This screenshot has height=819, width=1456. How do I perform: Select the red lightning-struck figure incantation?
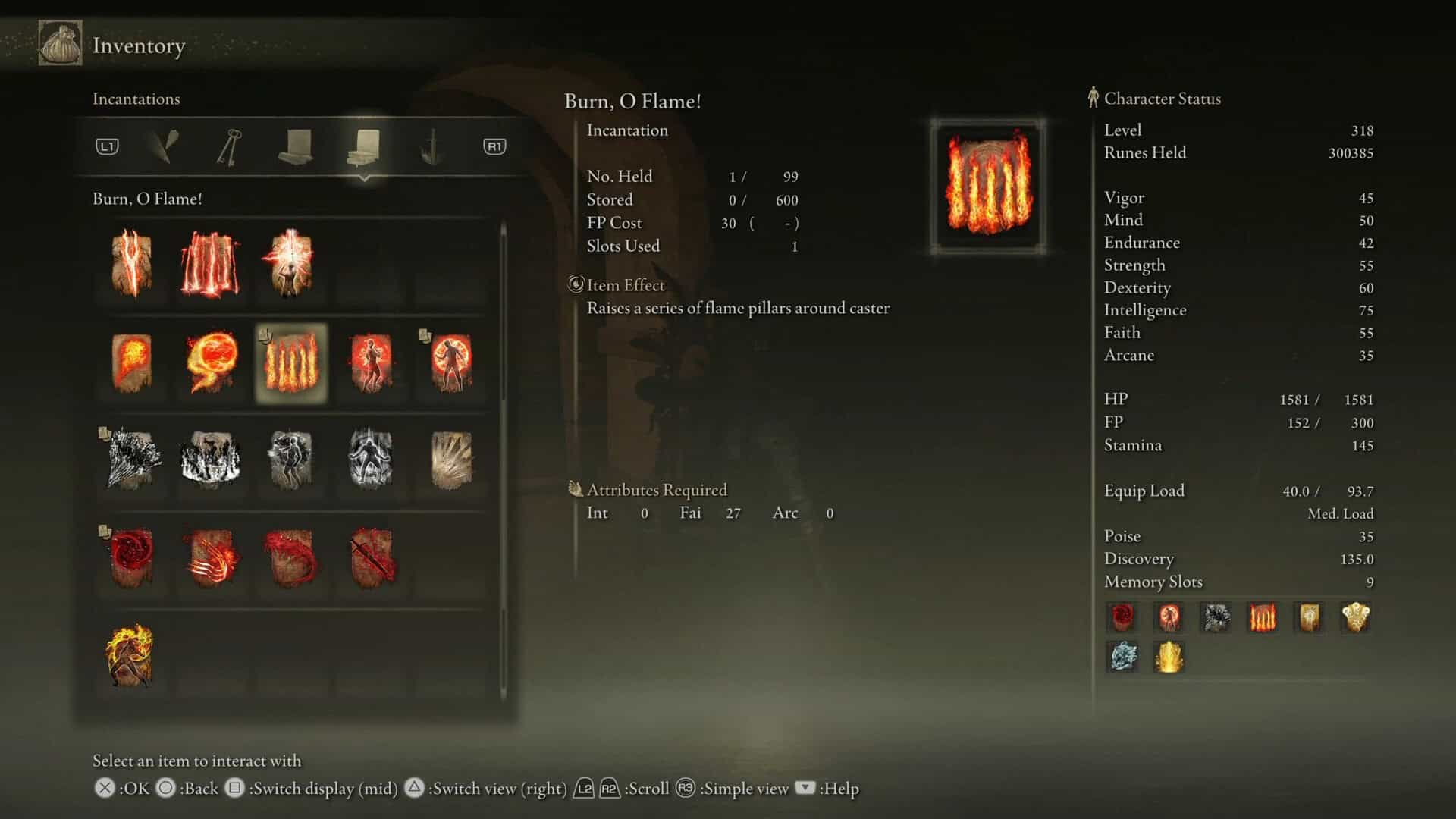click(290, 263)
